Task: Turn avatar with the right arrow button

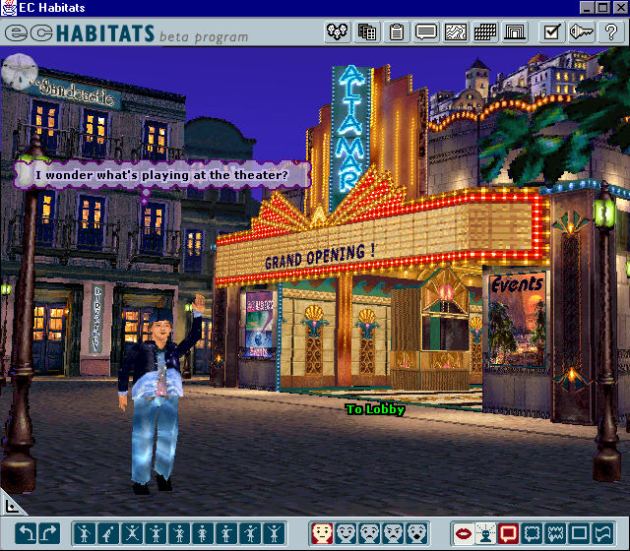Action: coord(49,533)
